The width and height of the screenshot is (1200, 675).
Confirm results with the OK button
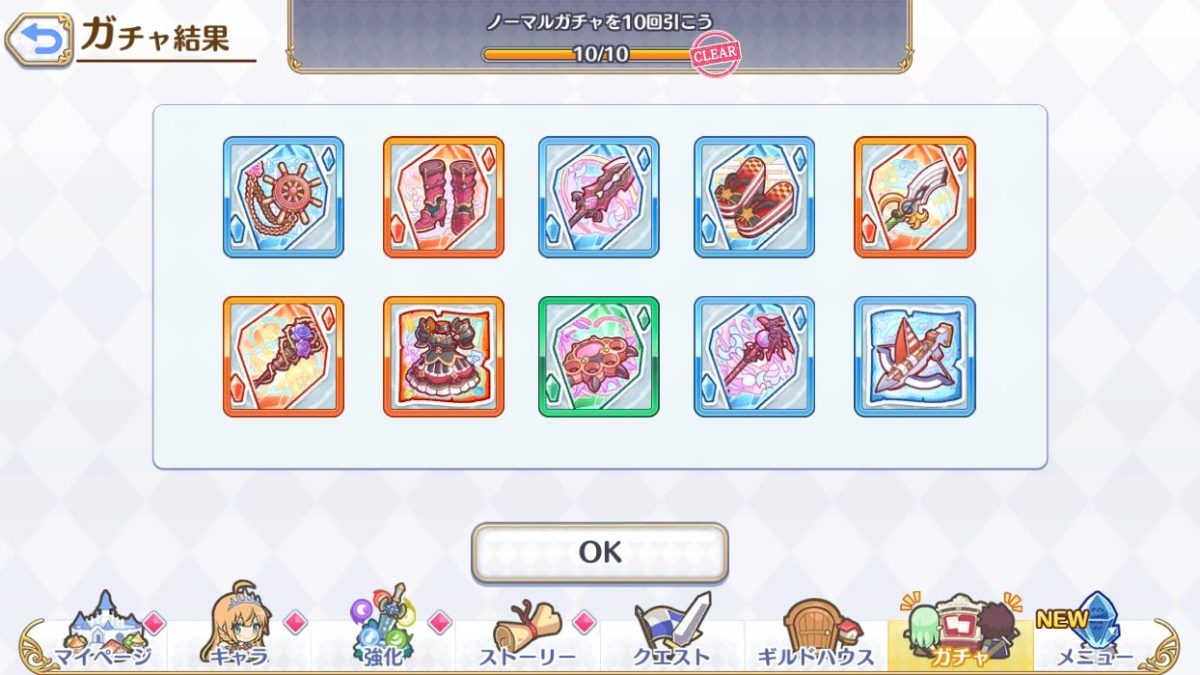click(x=600, y=552)
